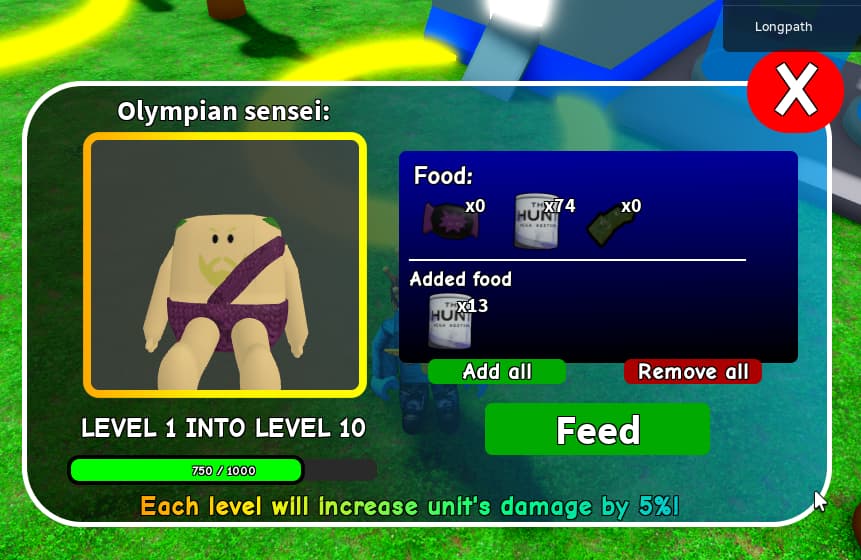The width and height of the screenshot is (861, 560).
Task: Click the Olympian sensei unit portrait
Action: tap(225, 265)
